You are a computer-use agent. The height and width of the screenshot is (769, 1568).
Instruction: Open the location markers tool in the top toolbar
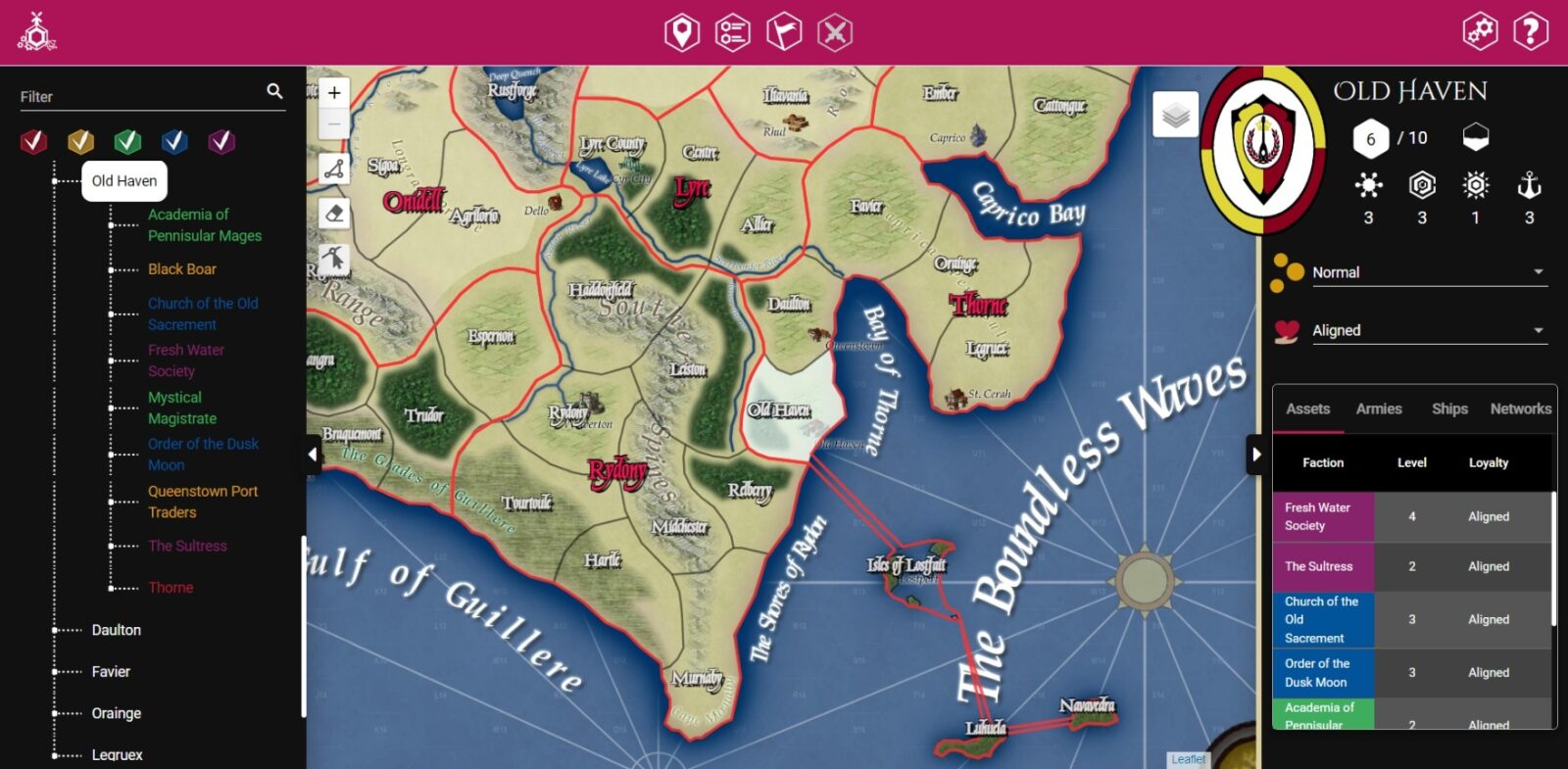point(680,30)
